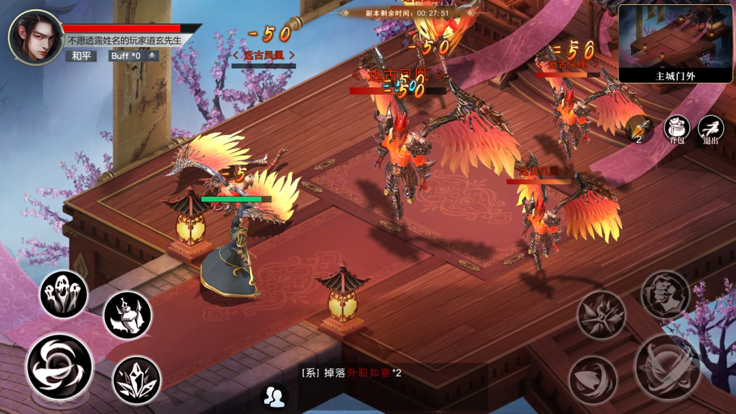The image size is (736, 414).
Task: Activate the spiky burst skill
Action: tap(601, 315)
